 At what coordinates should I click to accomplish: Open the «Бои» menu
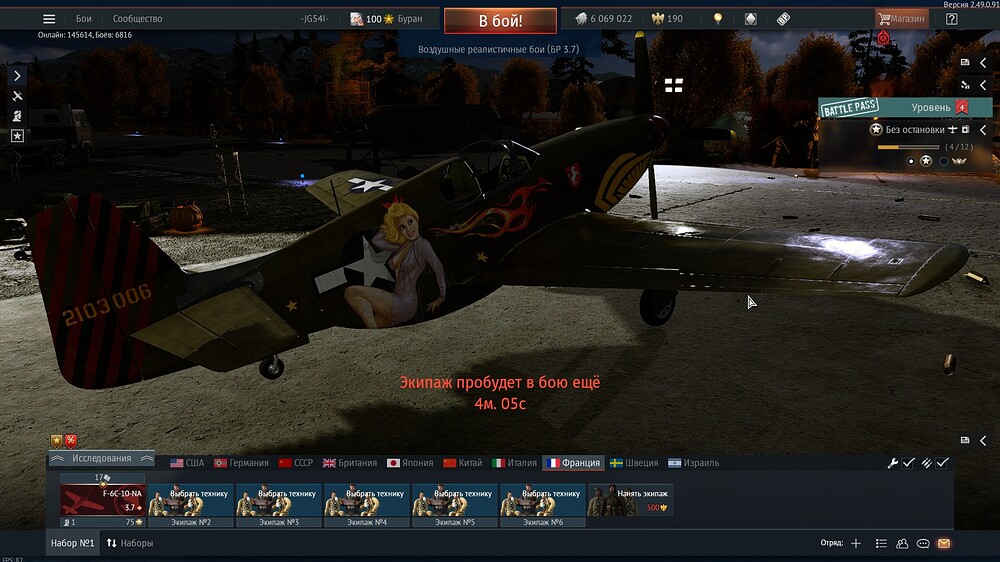84,19
